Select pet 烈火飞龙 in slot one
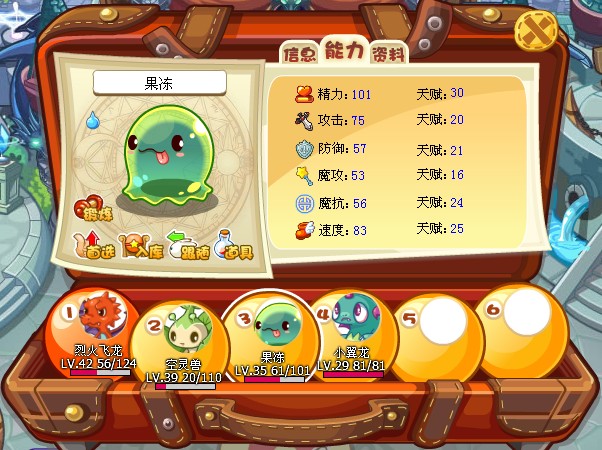The width and height of the screenshot is (602, 450). (x=96, y=325)
